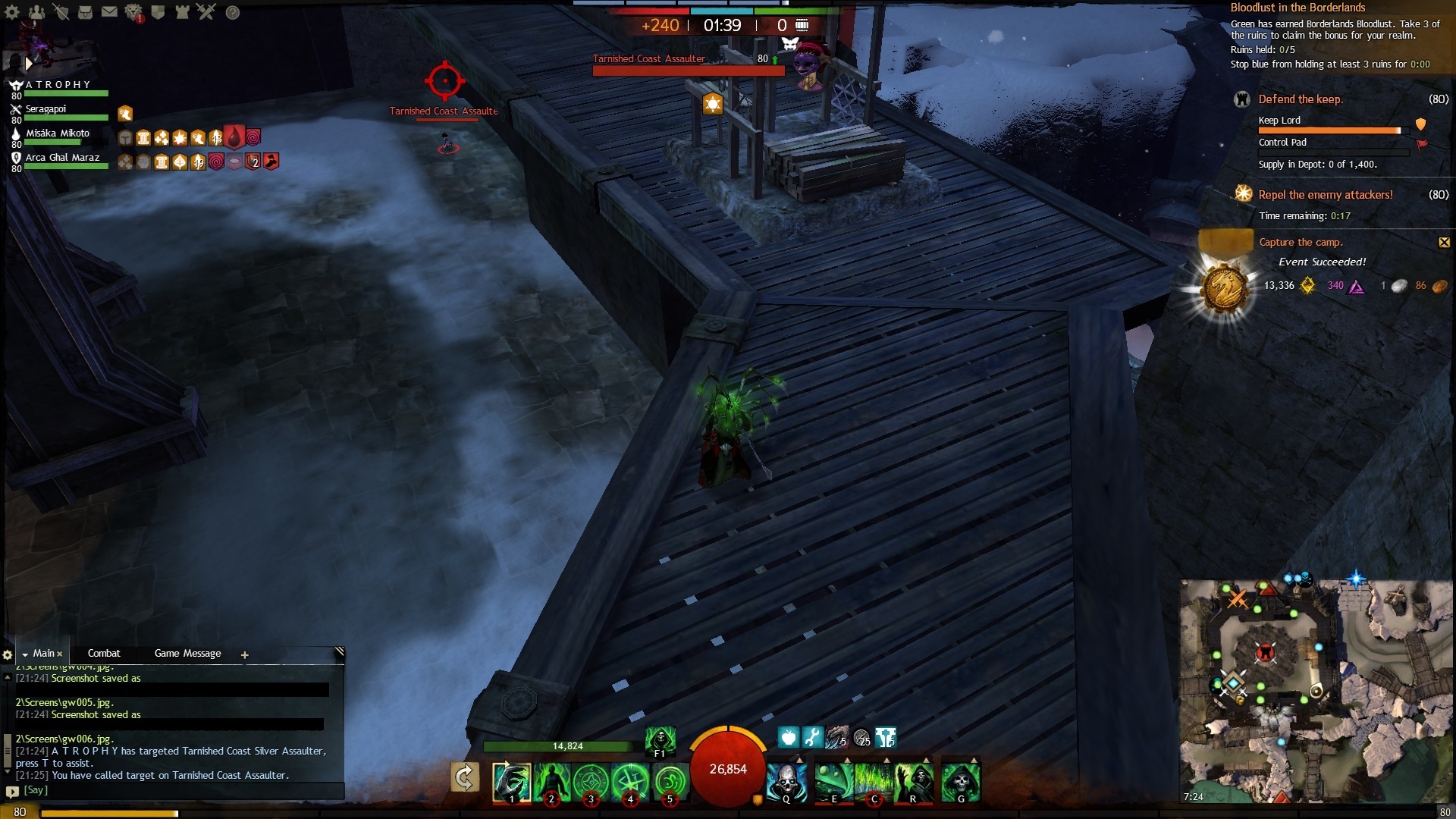Add a new chat tab
This screenshot has width=1456, height=819.
pos(245,655)
